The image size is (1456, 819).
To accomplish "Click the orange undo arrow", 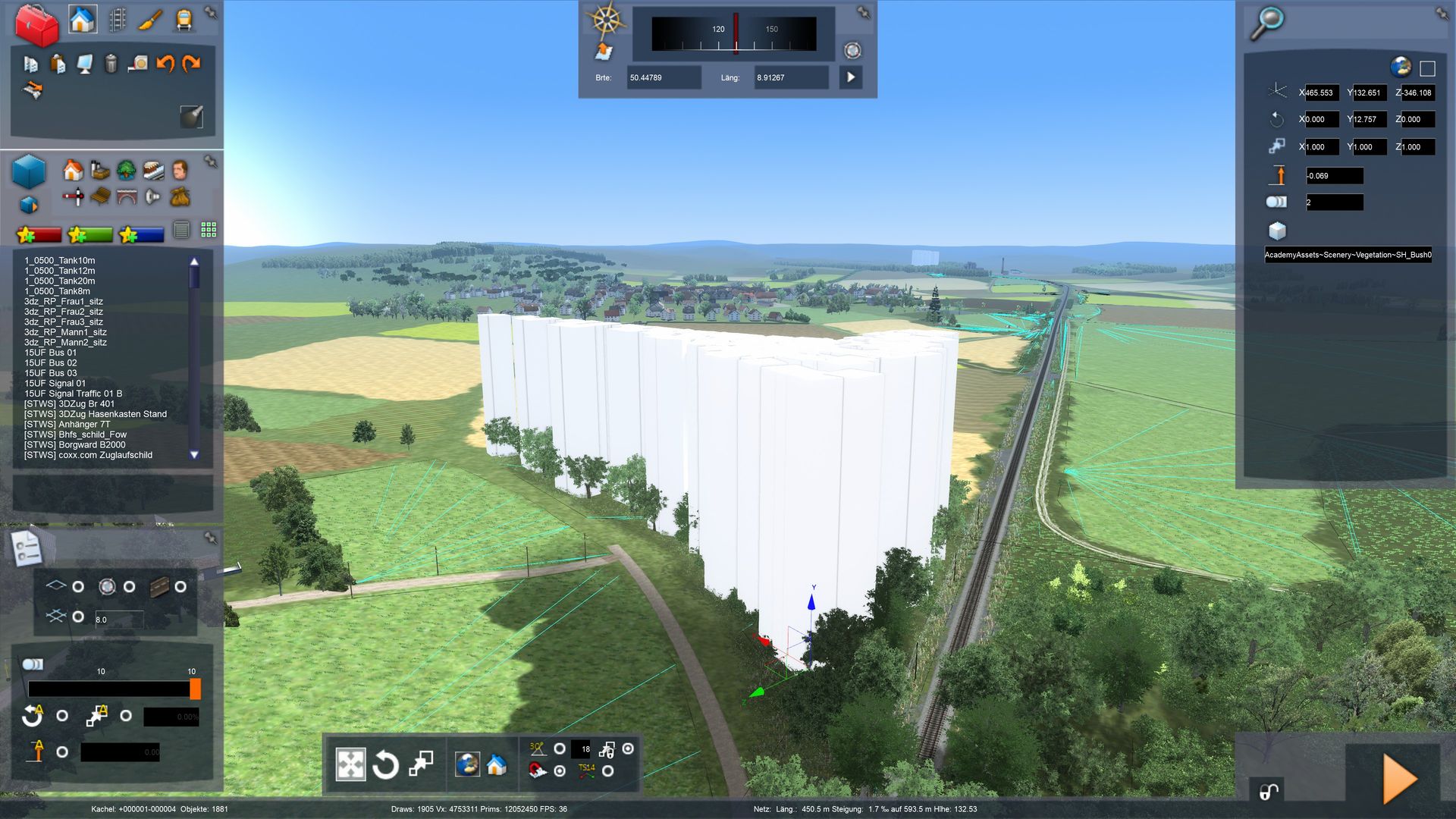I will [x=165, y=64].
